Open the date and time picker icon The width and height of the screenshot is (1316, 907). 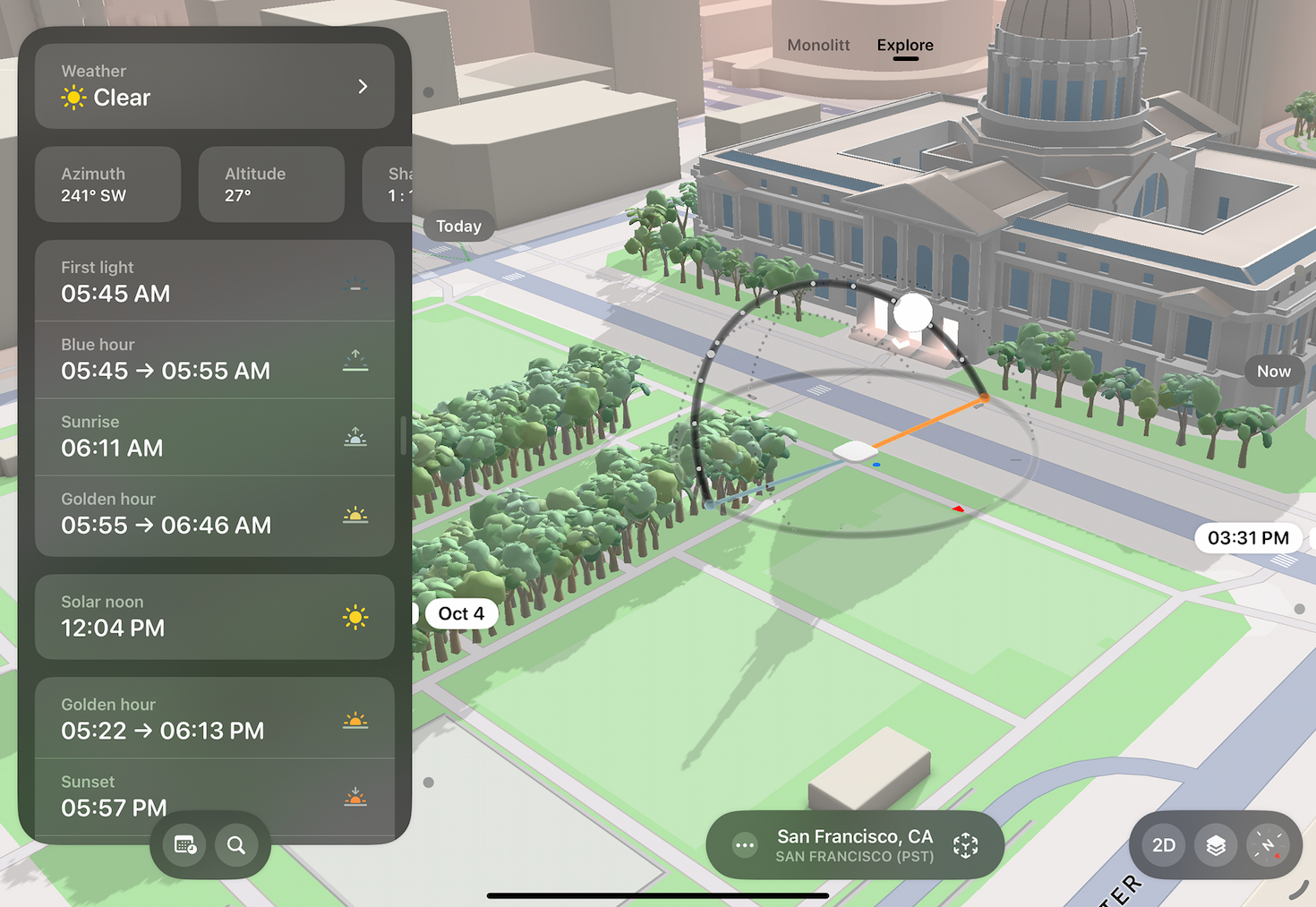pyautogui.click(x=184, y=844)
